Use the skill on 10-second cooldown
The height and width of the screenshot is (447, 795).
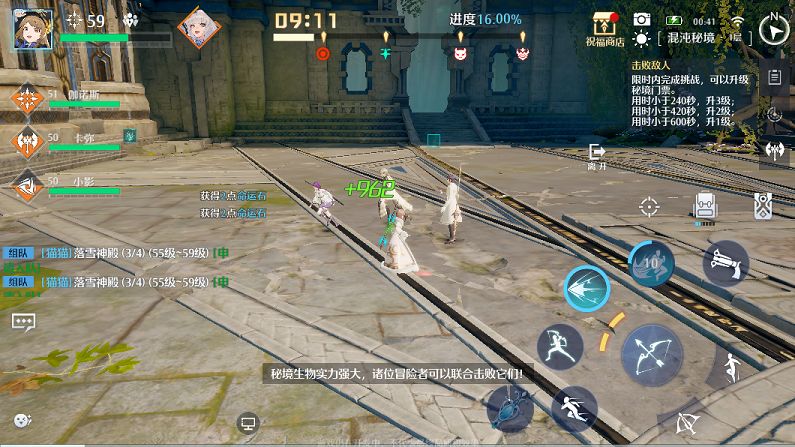click(x=651, y=264)
